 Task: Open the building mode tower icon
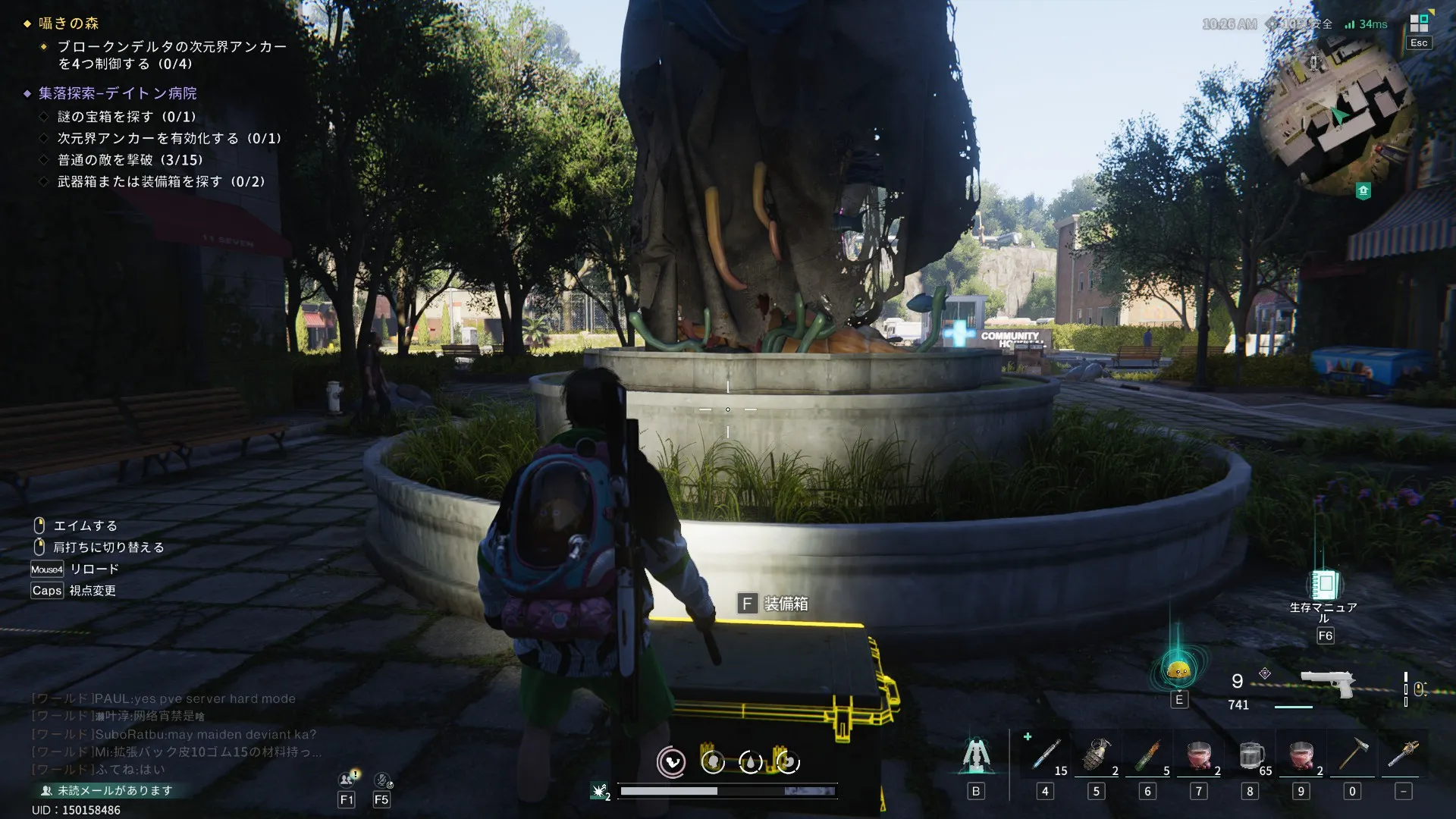point(976,755)
